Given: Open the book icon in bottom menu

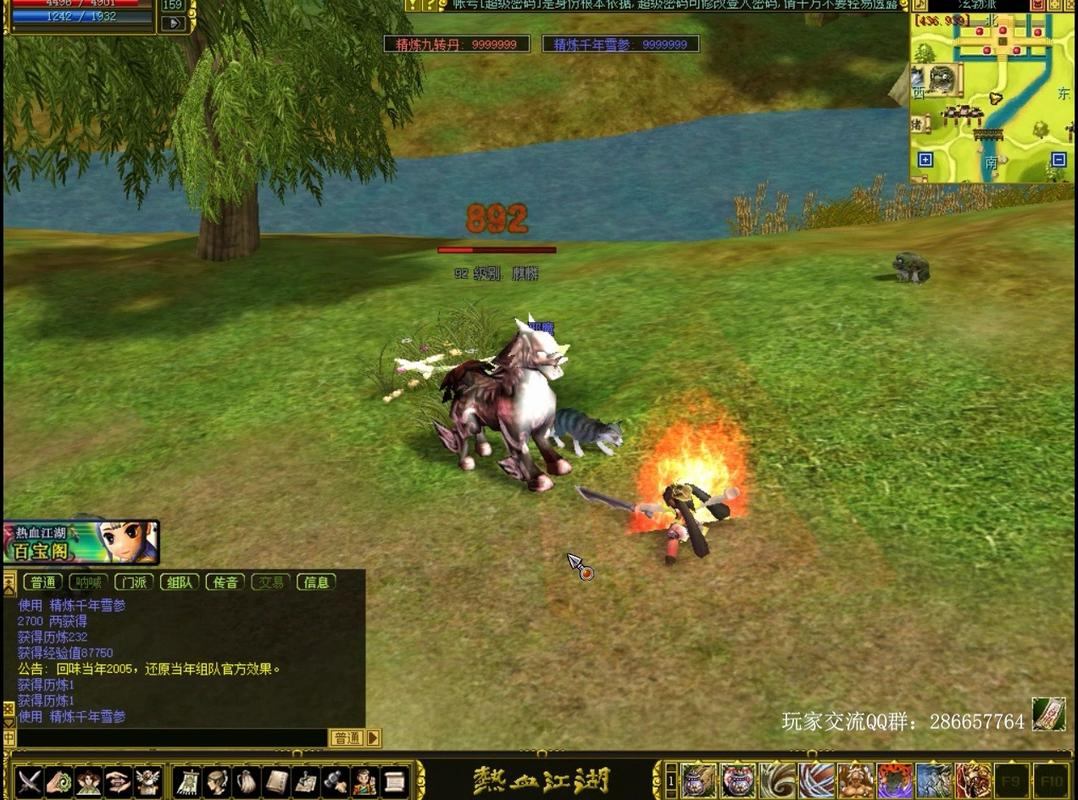Looking at the screenshot, I should [x=277, y=779].
